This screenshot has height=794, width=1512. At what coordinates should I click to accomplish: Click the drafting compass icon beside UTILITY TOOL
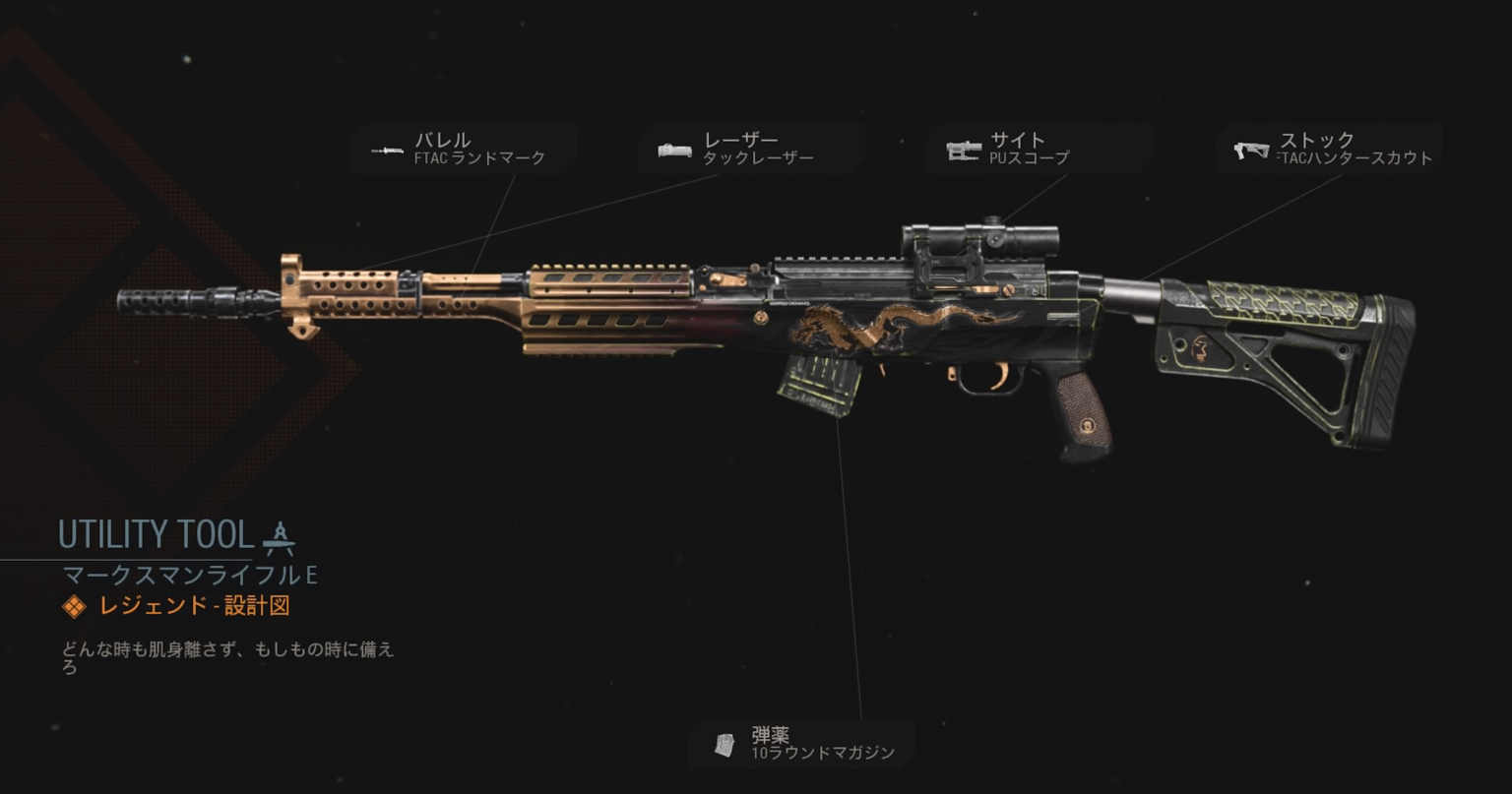pos(281,536)
